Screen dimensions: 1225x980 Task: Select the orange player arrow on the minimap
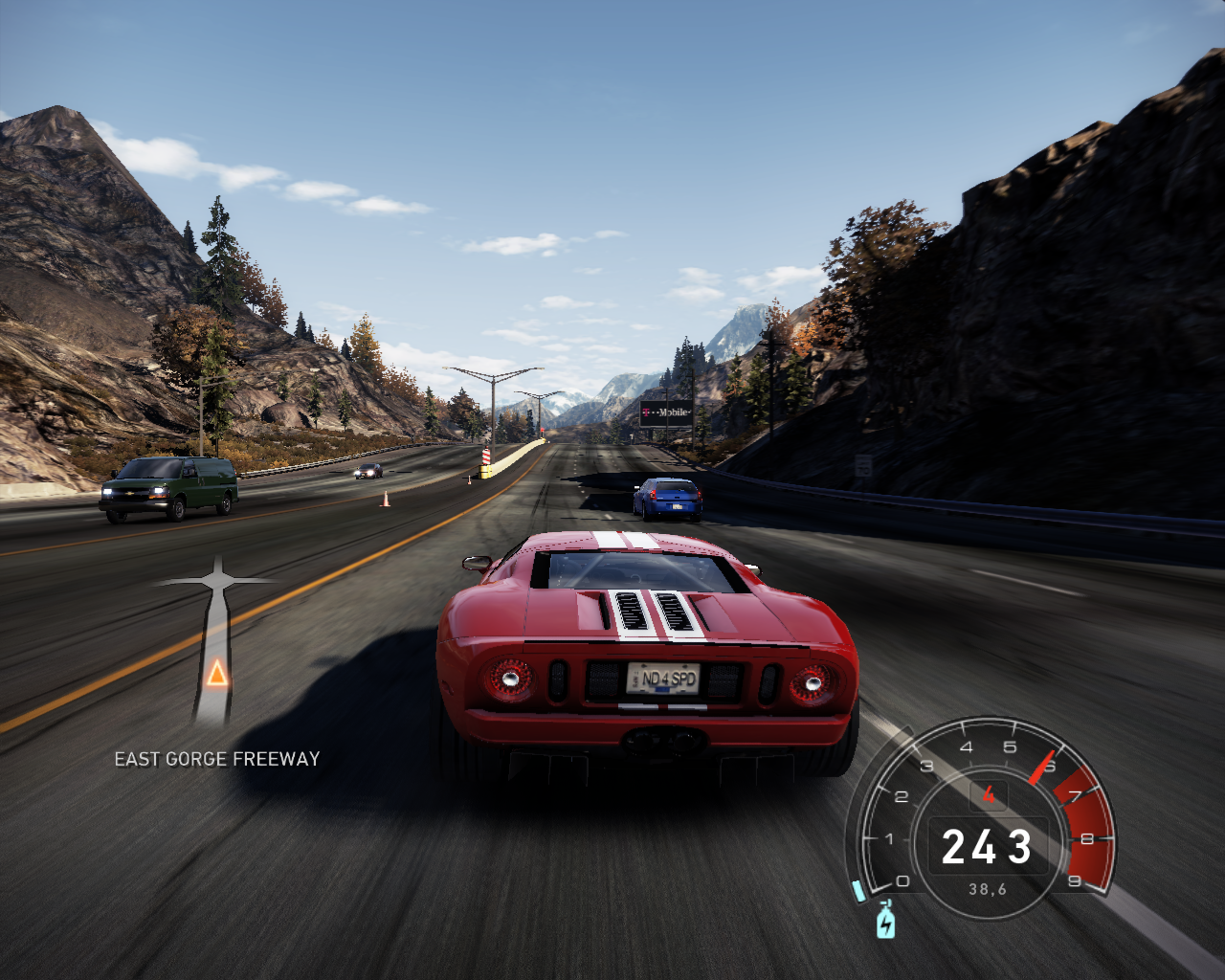click(x=217, y=674)
